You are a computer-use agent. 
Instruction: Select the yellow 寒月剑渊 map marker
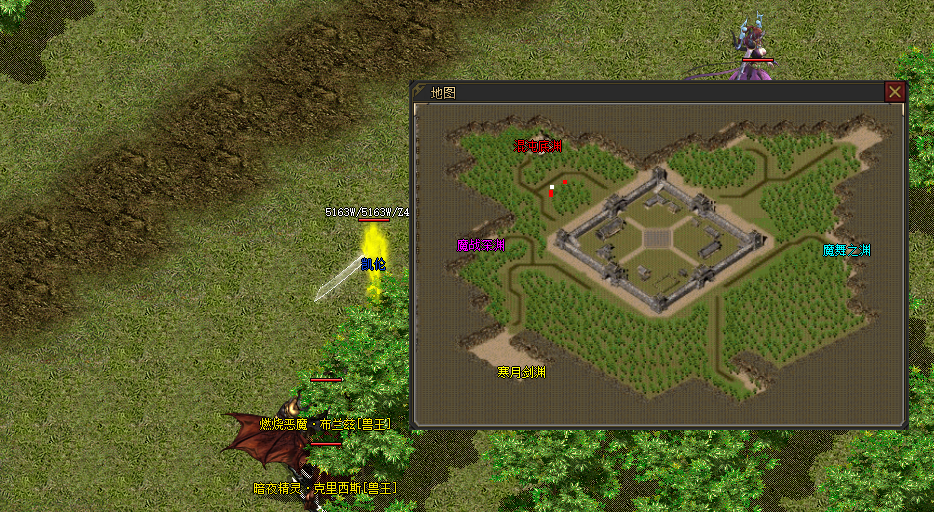click(x=522, y=372)
